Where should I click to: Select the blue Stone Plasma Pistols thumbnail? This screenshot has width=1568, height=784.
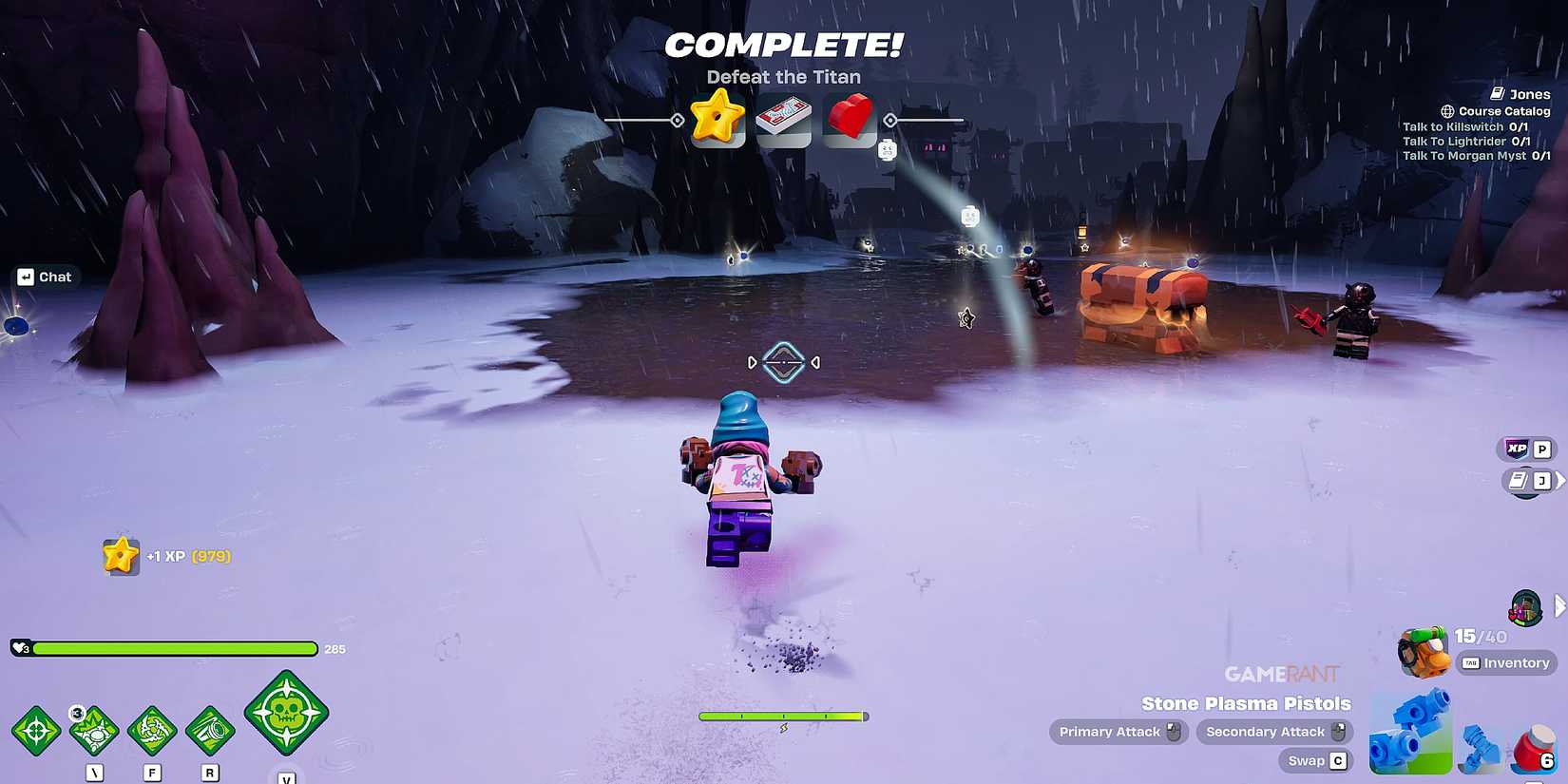click(x=1410, y=732)
